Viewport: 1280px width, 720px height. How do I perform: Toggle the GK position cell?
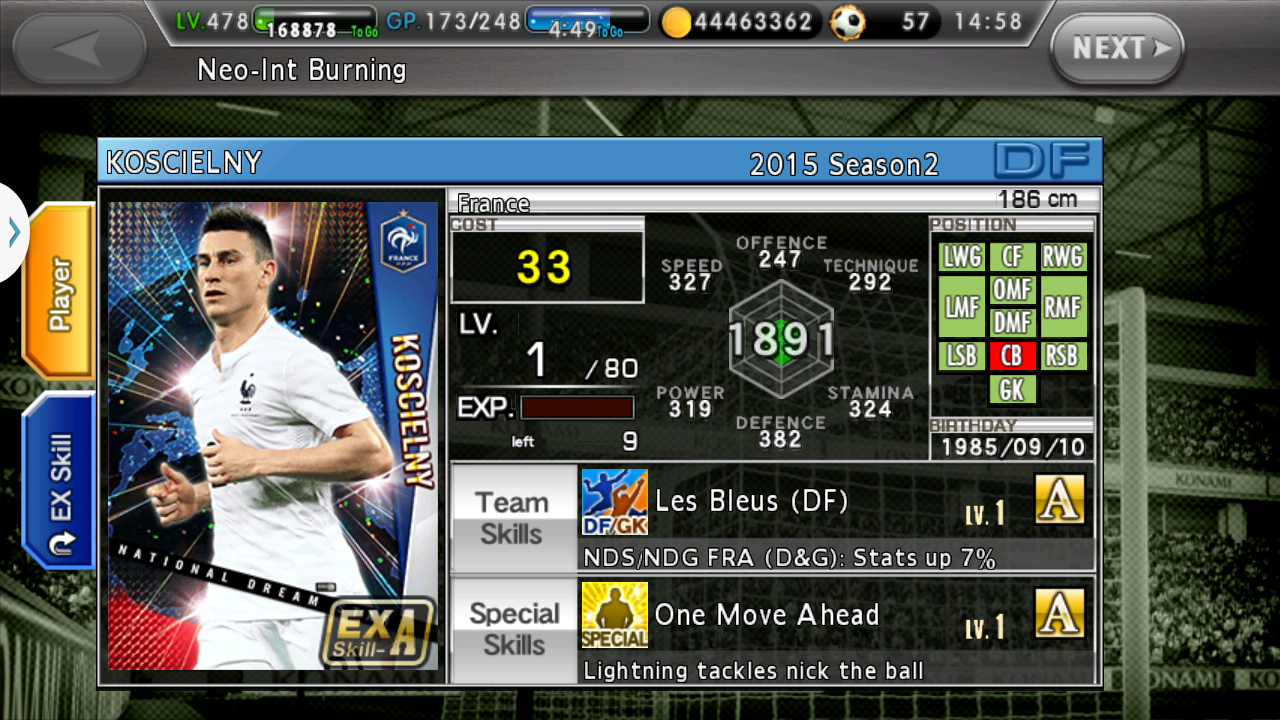[x=1012, y=390]
